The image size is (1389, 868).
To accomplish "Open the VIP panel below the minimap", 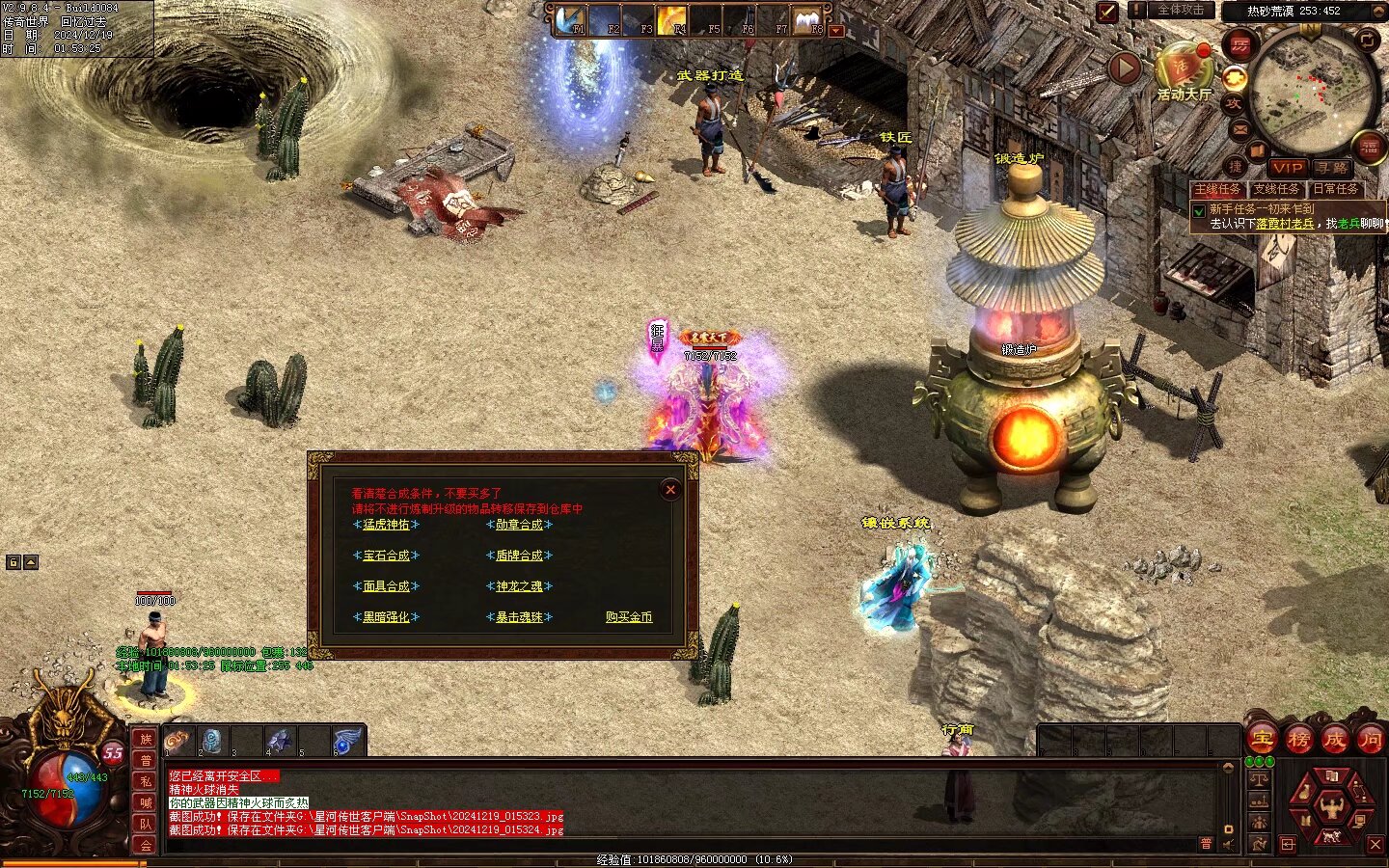I will coord(1287,168).
